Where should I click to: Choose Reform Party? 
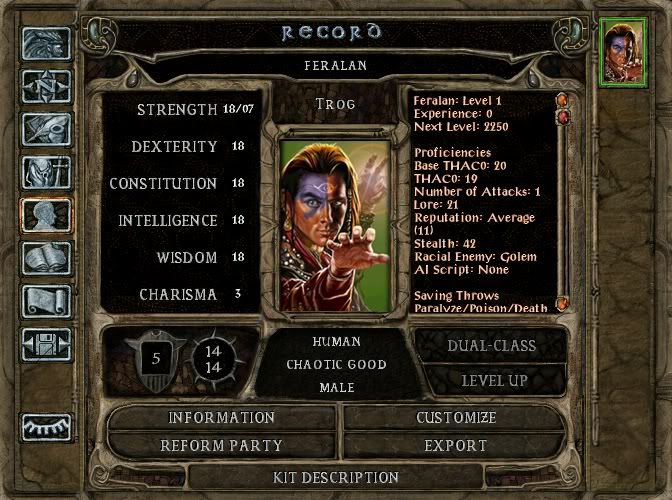(x=221, y=445)
